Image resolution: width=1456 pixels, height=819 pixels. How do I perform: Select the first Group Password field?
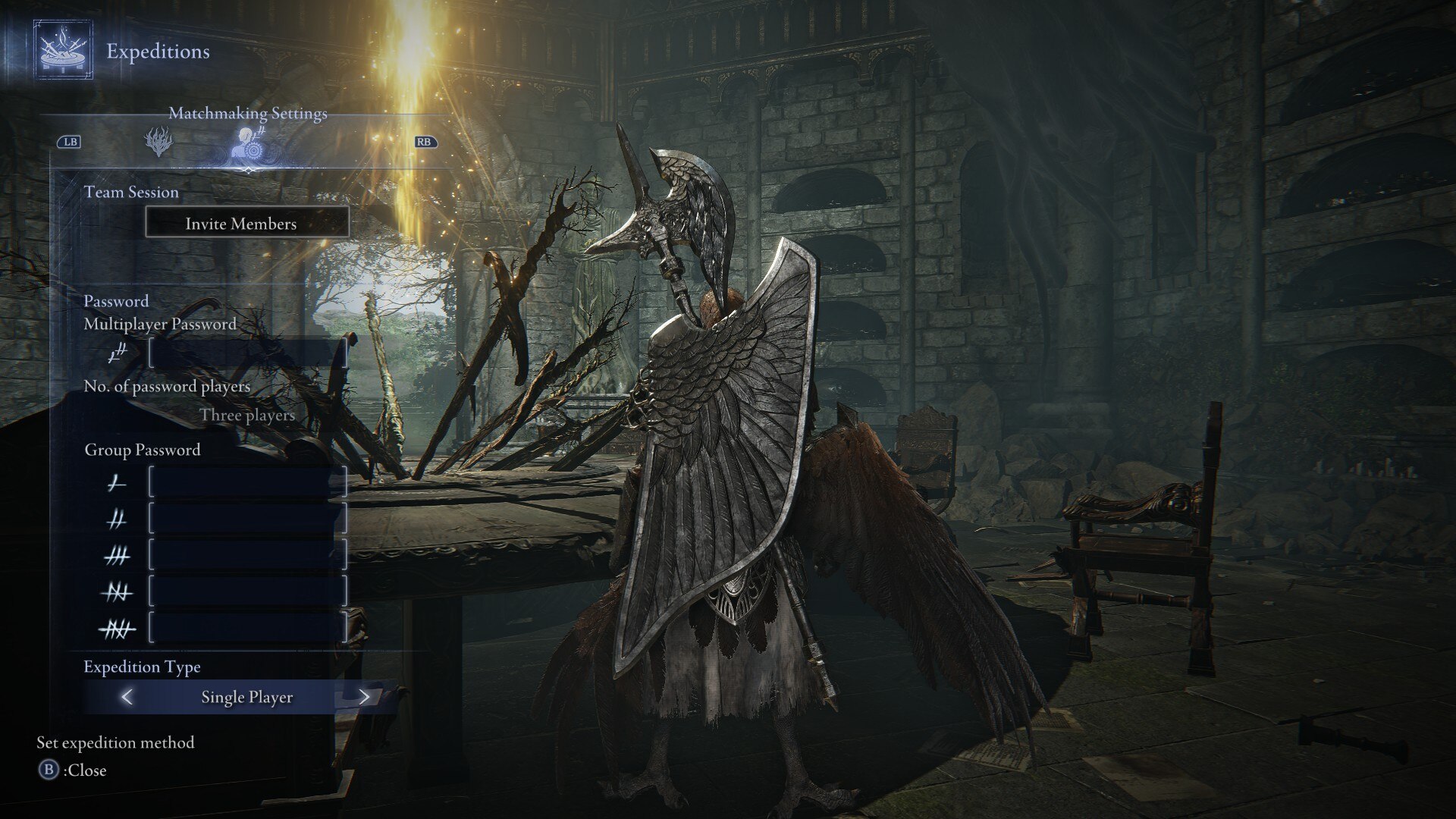247,482
